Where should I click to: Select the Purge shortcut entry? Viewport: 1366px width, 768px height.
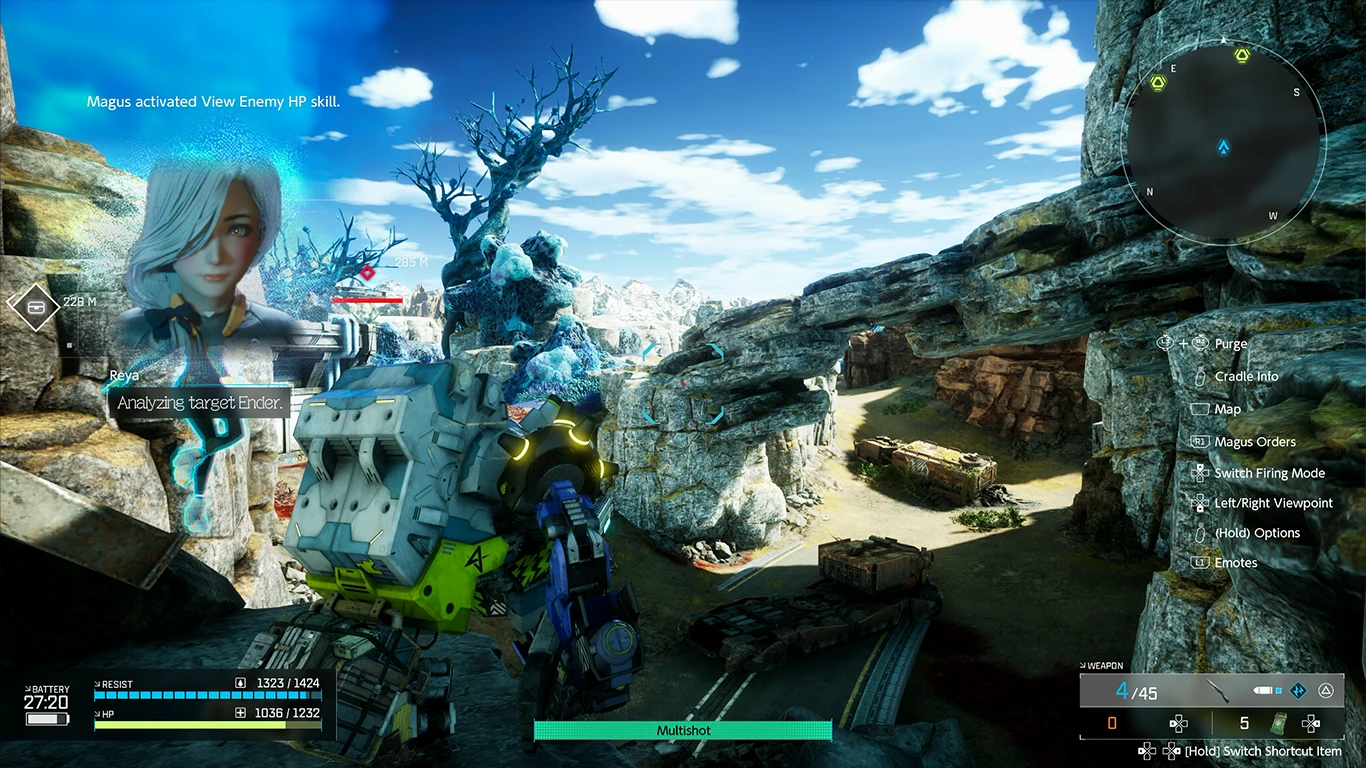coord(1230,344)
